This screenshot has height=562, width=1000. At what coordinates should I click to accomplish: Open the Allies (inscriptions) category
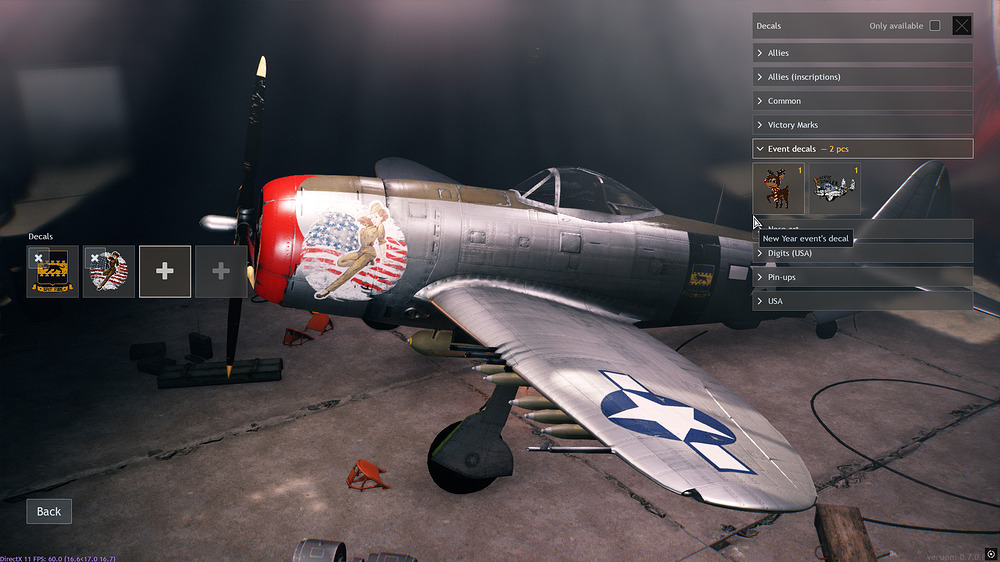click(x=862, y=77)
